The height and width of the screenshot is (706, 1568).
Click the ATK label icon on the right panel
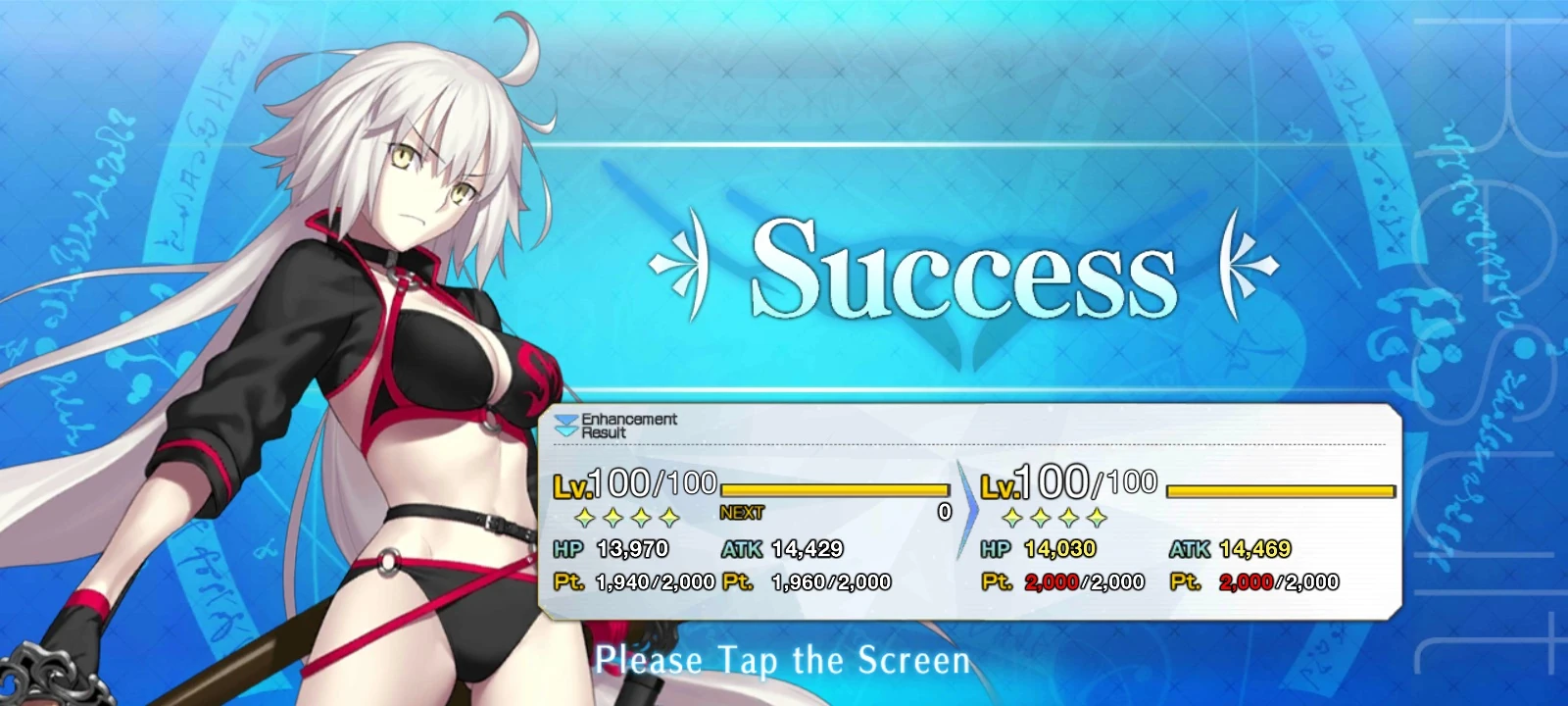pyautogui.click(x=1192, y=550)
